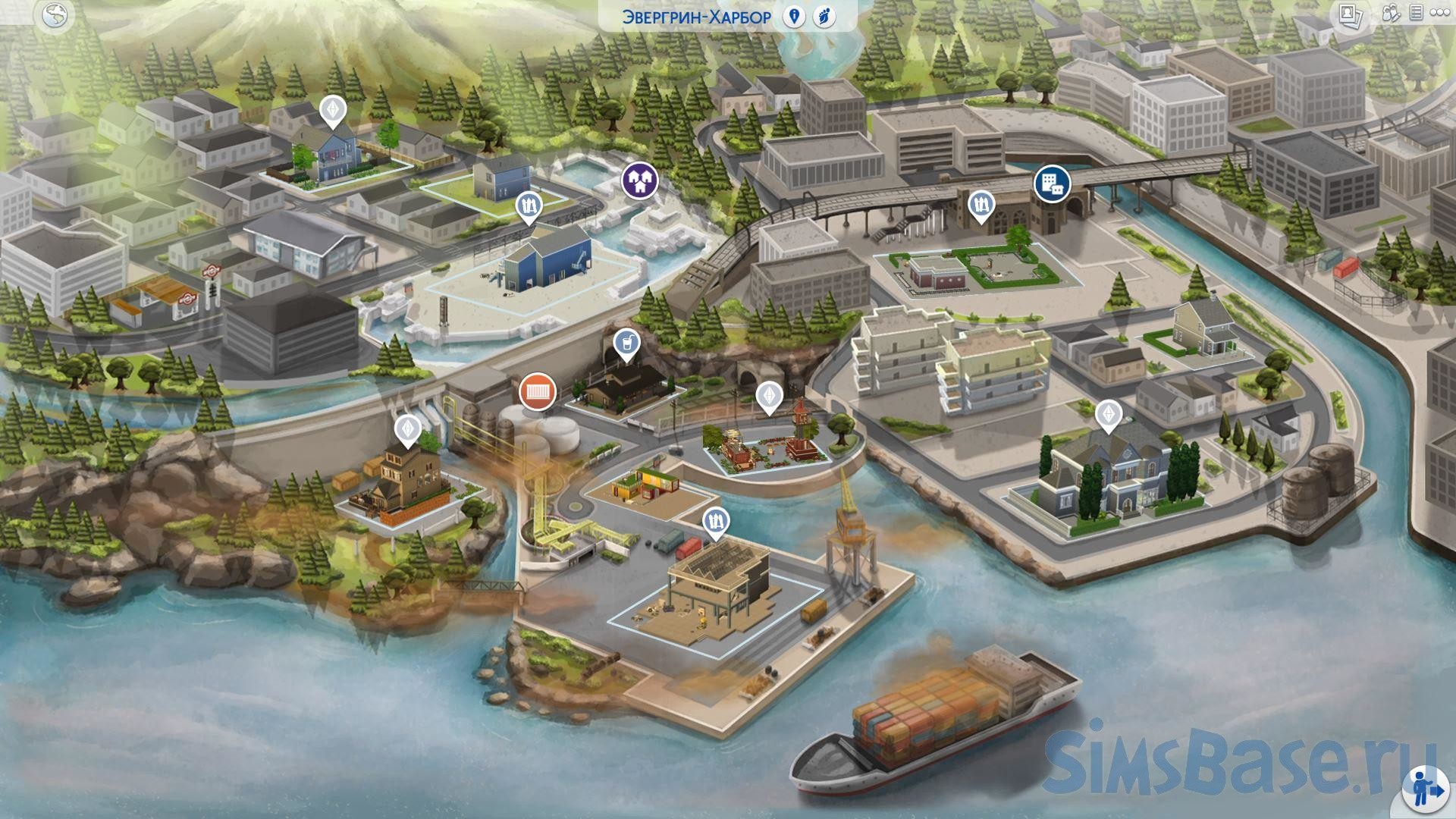Open the eco footprint button
The width and height of the screenshot is (1456, 819).
point(824,17)
